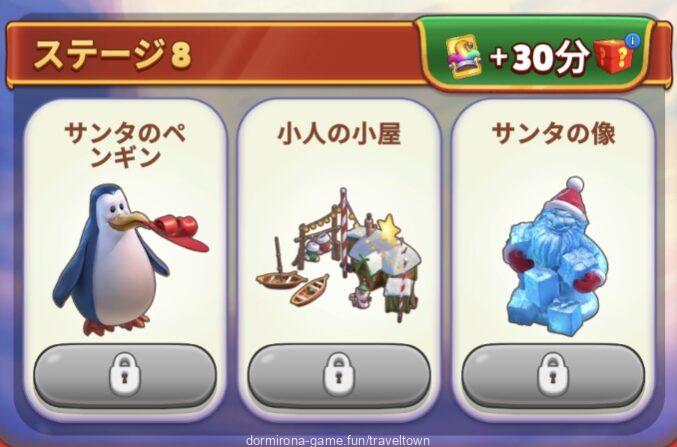677x447 pixels.
Task: Pick the サンタの像 ice statue card
Action: pyautogui.click(x=553, y=250)
